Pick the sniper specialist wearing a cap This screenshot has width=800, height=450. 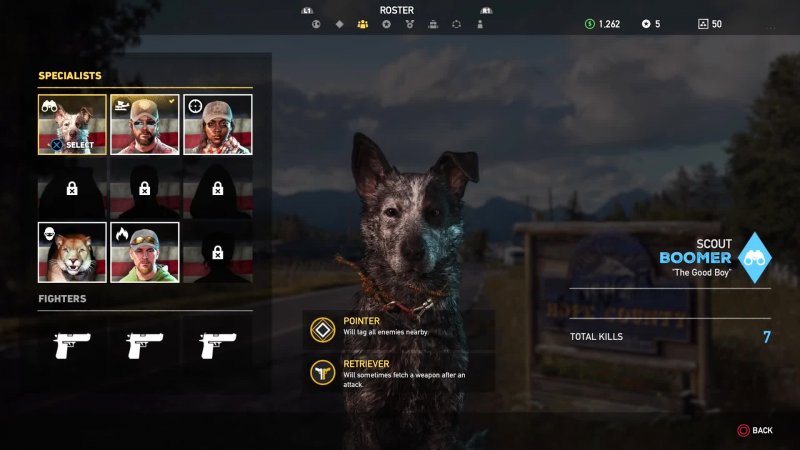click(217, 125)
